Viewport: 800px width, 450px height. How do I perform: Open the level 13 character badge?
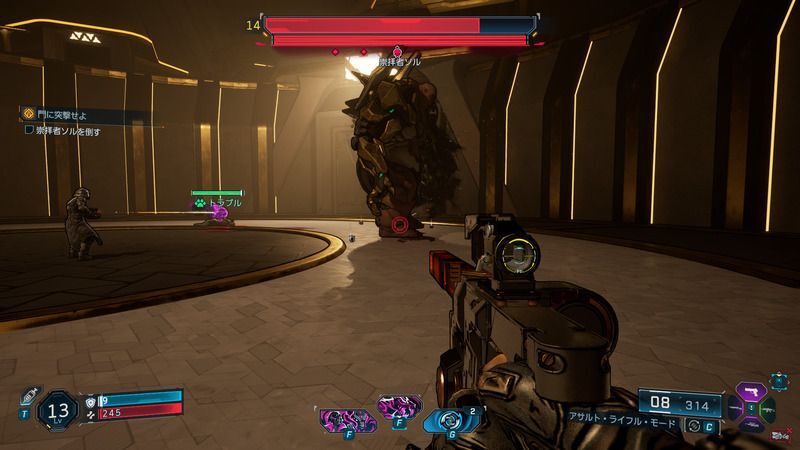pyautogui.click(x=59, y=408)
